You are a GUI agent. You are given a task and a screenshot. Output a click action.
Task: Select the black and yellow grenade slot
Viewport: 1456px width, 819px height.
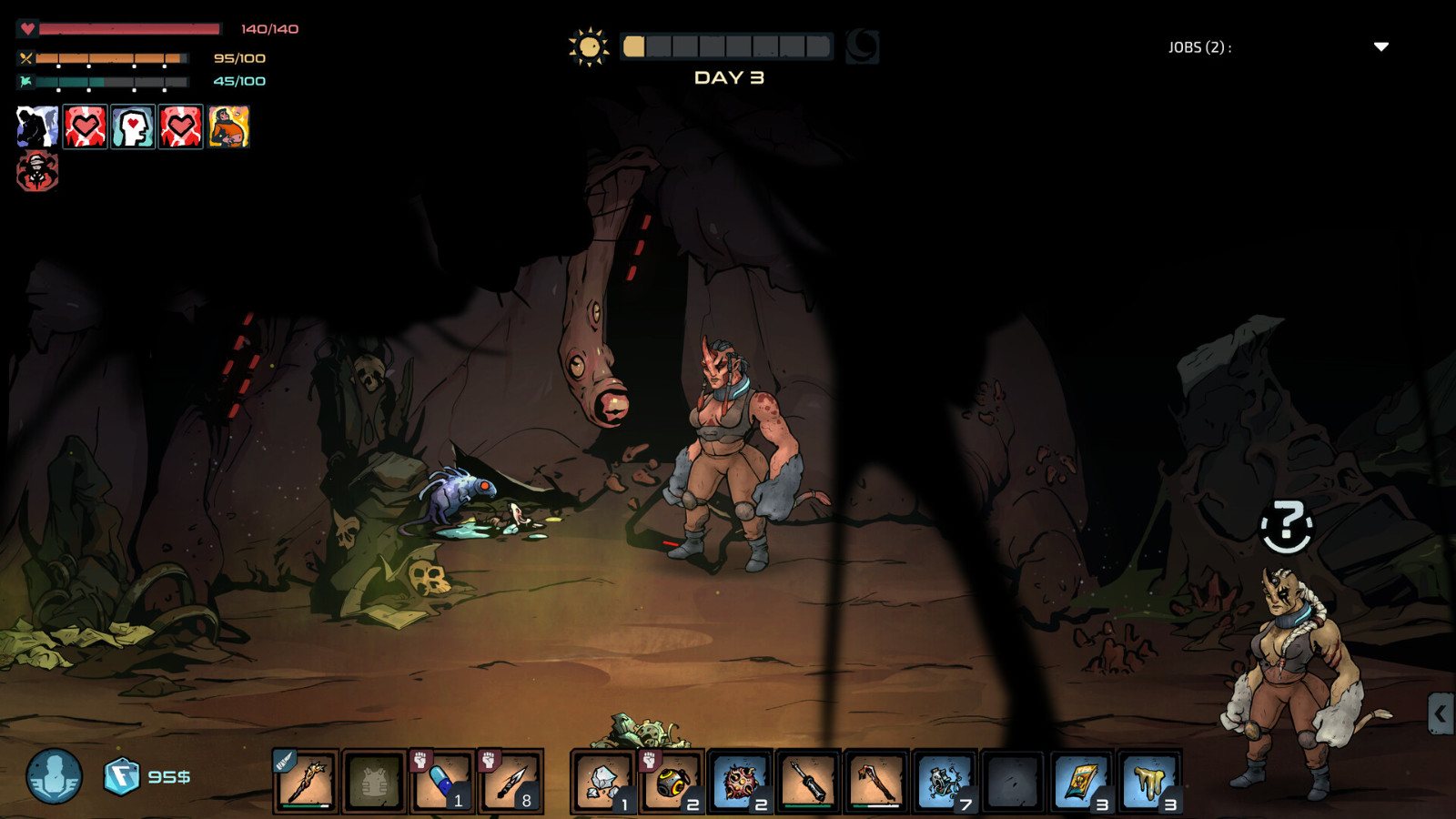[x=671, y=781]
